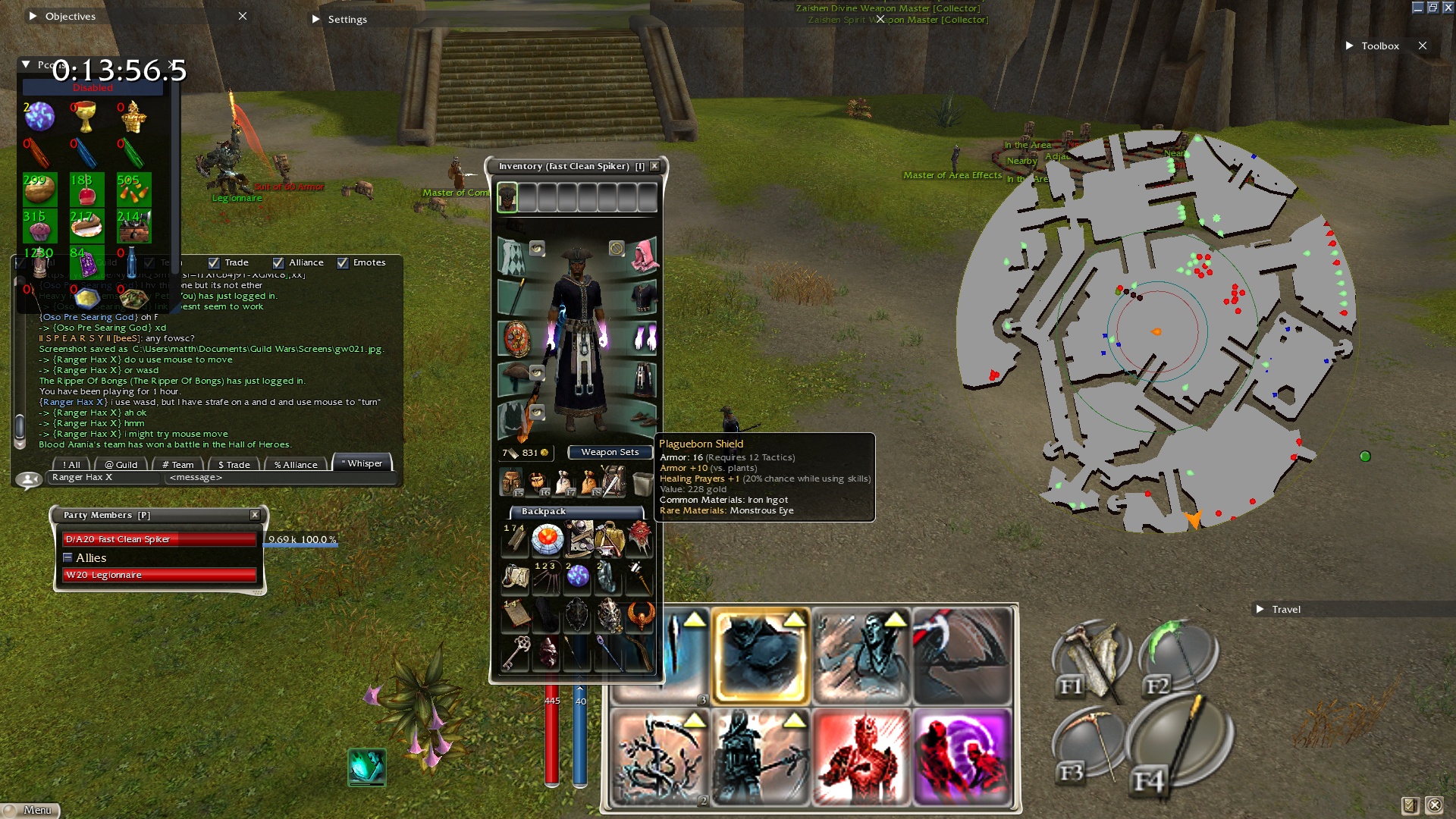Screen dimensions: 1456x819
Task: Close the Objectives panel
Action: [x=243, y=16]
